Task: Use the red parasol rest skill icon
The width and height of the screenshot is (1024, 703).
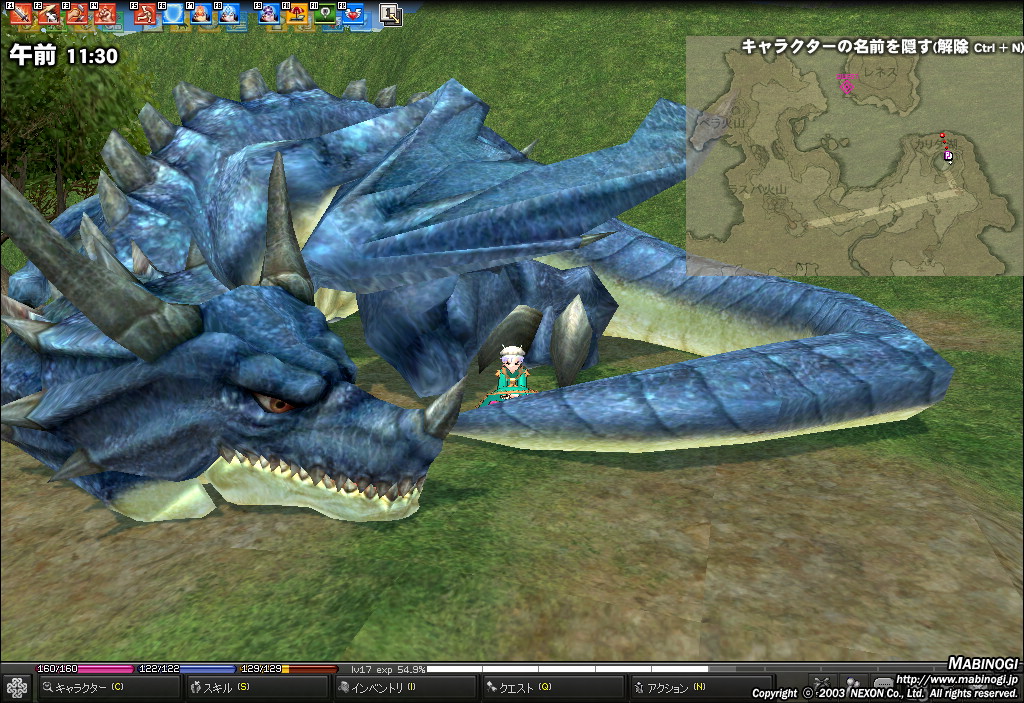Action: (x=296, y=14)
